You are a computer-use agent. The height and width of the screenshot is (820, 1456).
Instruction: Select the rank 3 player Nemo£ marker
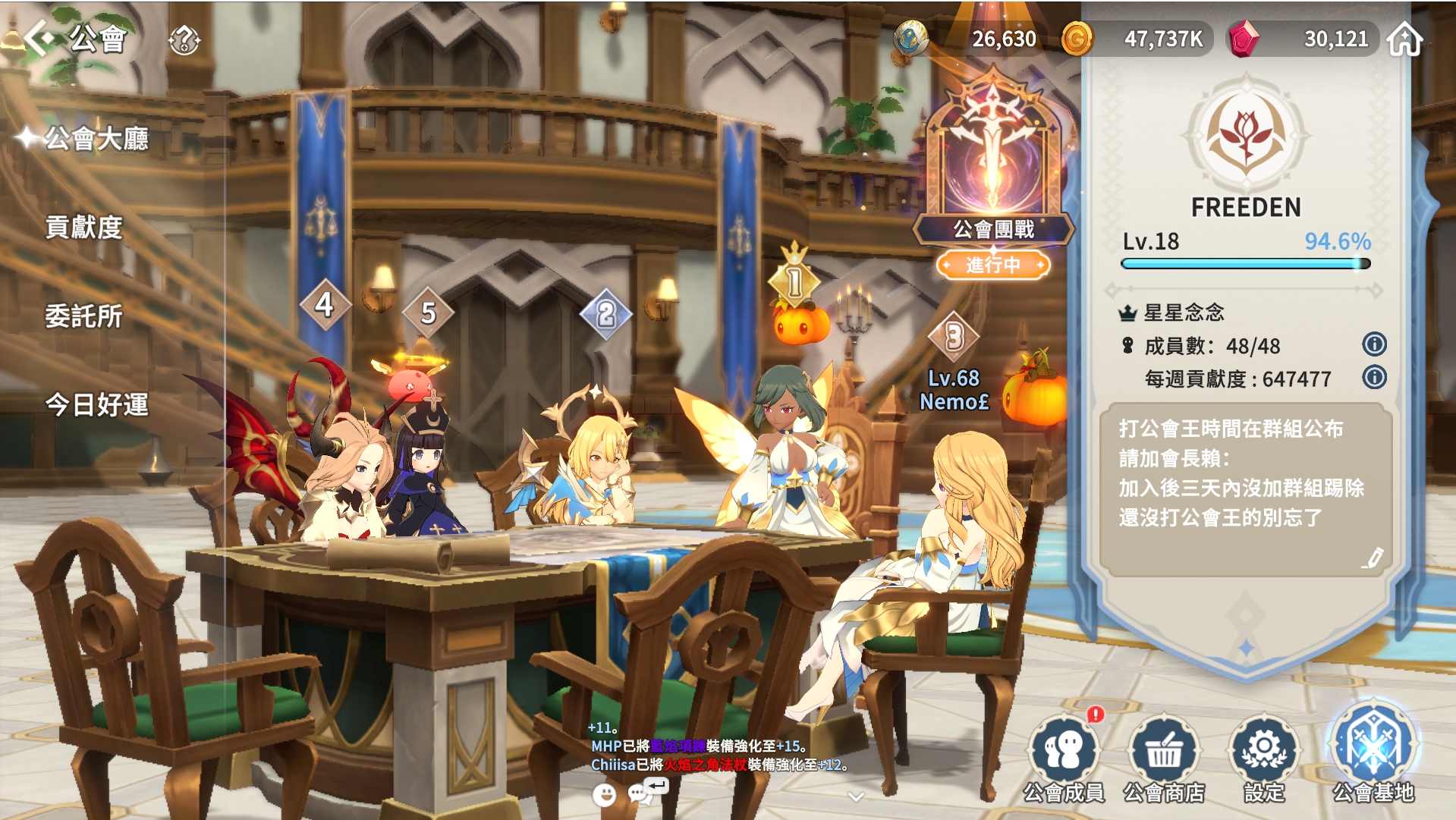click(954, 338)
